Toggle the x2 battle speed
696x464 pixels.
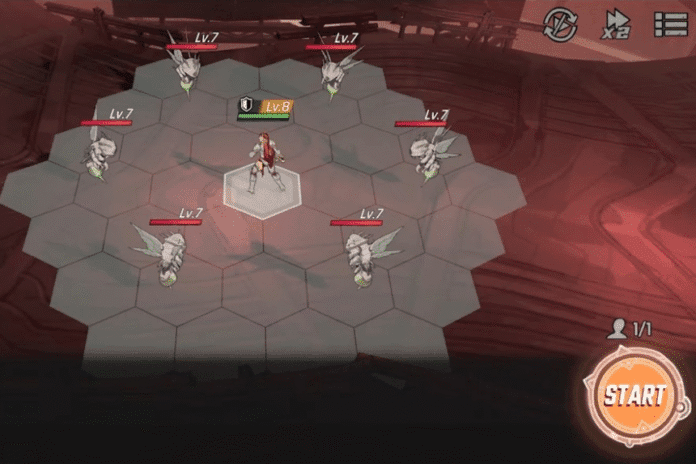[615, 24]
